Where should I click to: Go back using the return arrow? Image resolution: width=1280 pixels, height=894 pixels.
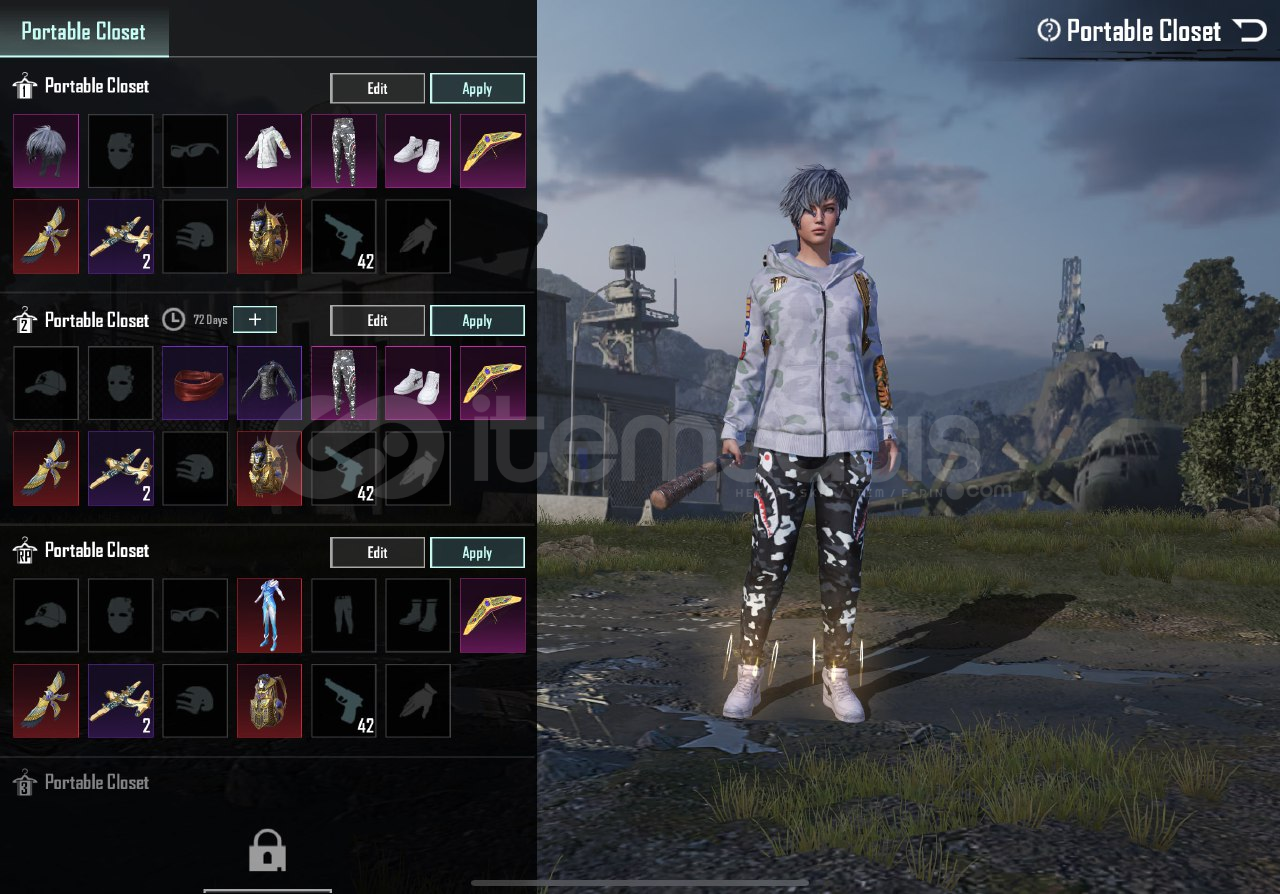[1250, 31]
